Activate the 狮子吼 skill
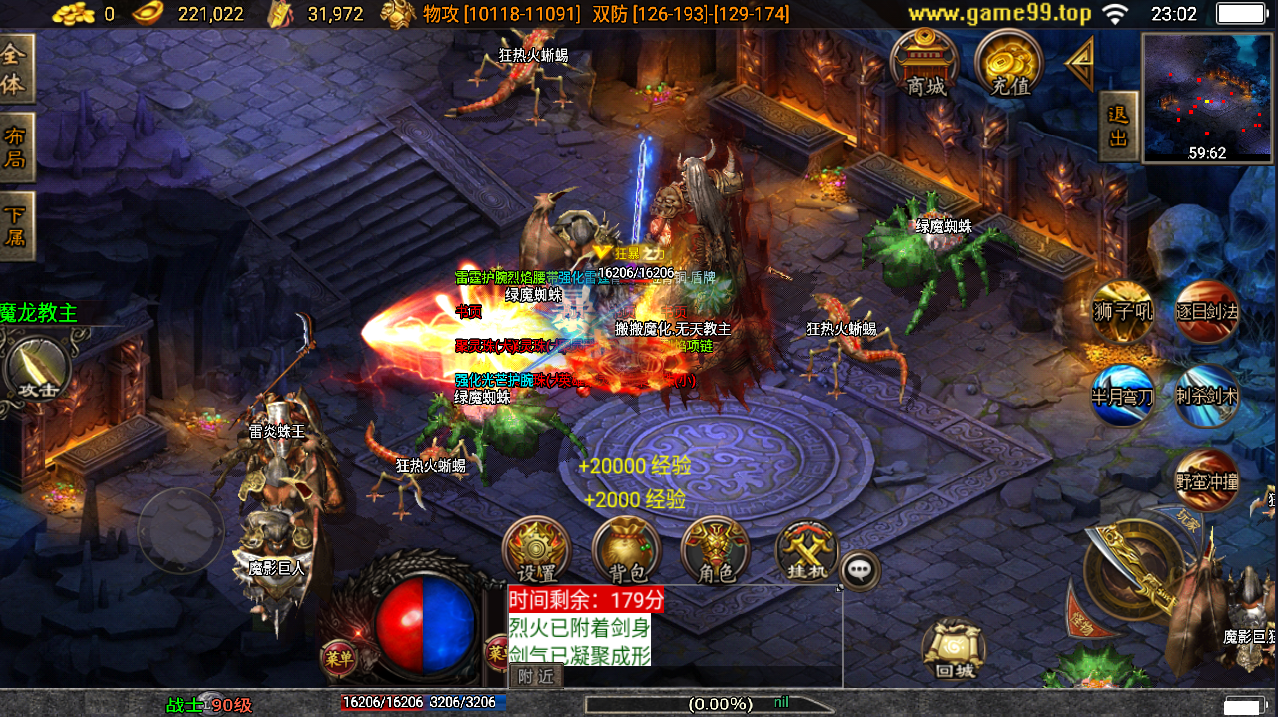 [x=1122, y=312]
